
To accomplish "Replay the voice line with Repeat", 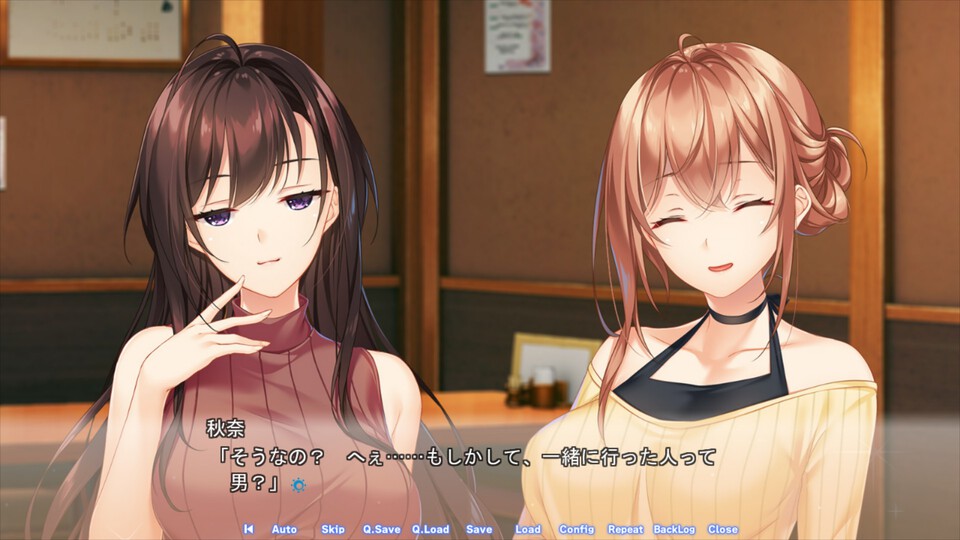I will (625, 529).
